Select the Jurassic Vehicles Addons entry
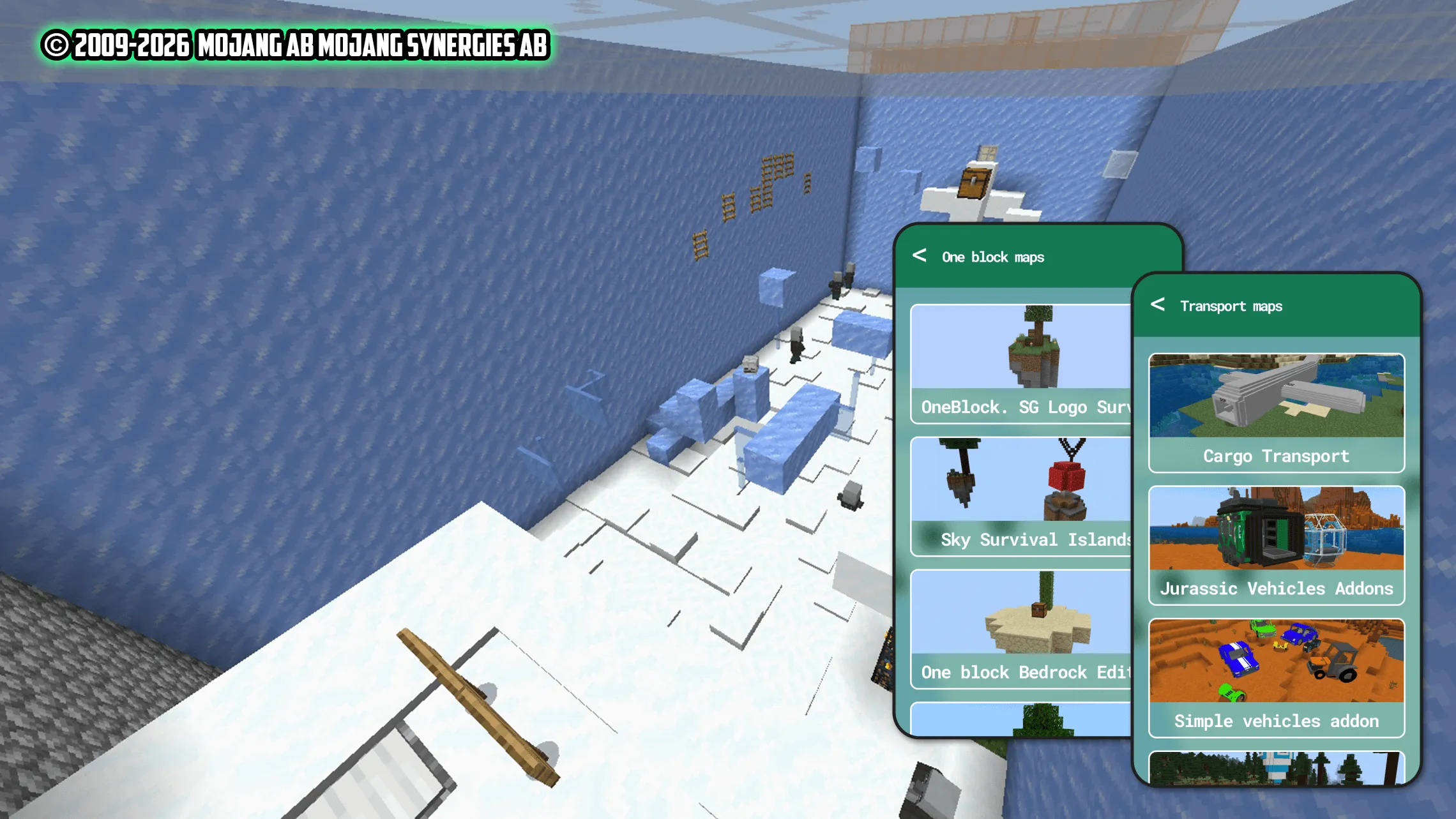This screenshot has width=1456, height=819. point(1276,545)
